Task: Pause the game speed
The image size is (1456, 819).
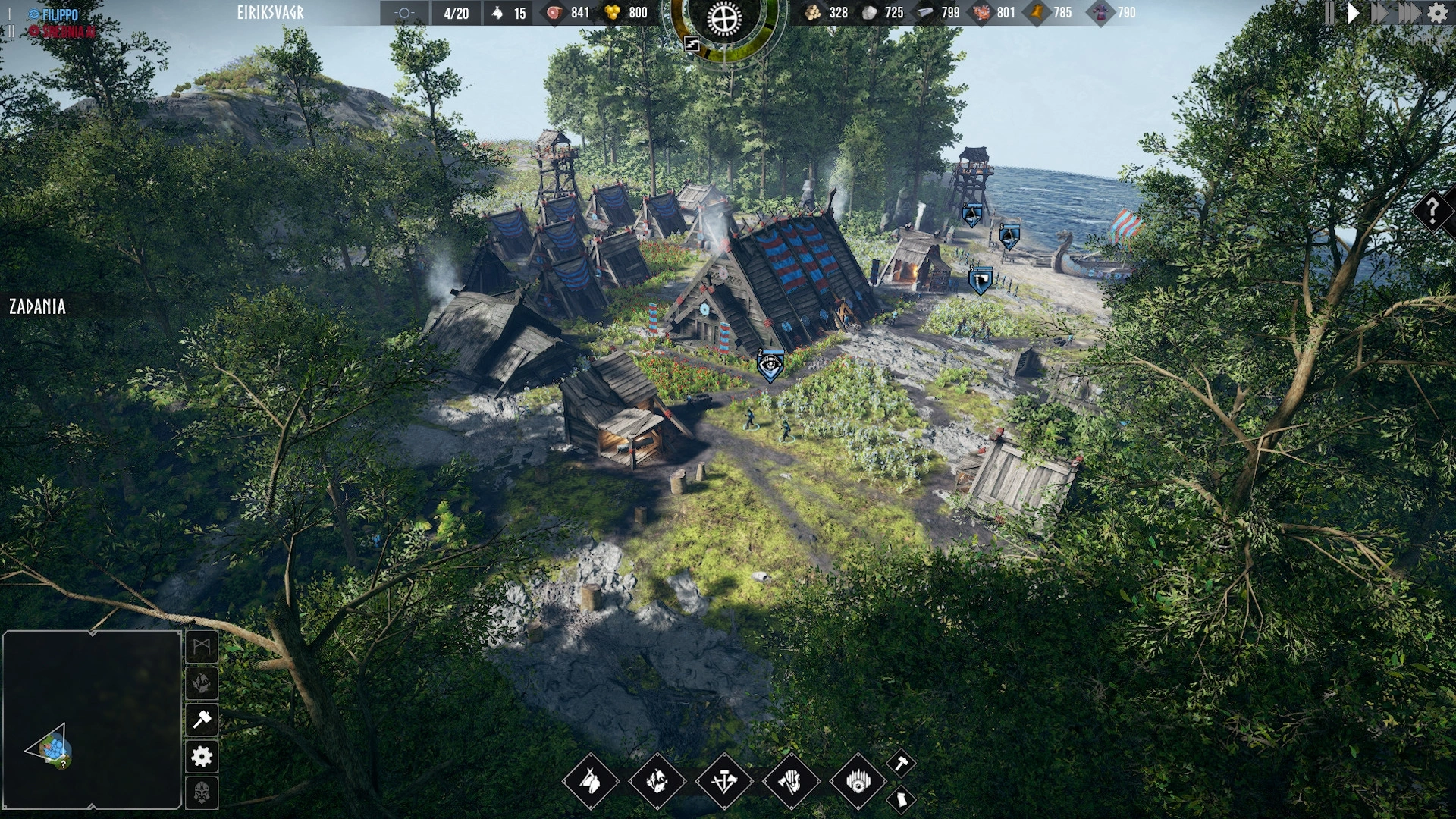Action: coord(1329,13)
